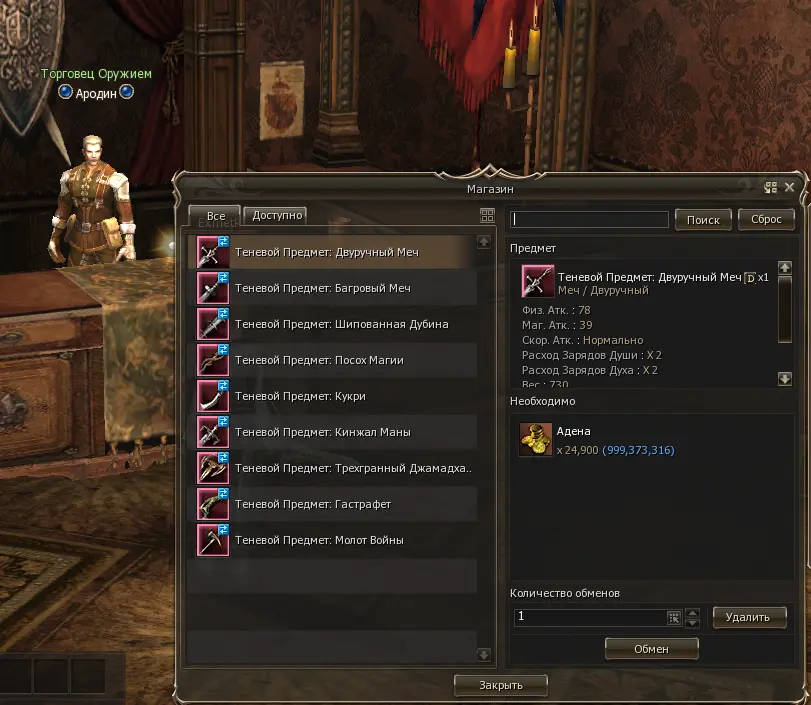Select Теневой Предмет: Двуручный Меч row

pyautogui.click(x=326, y=253)
